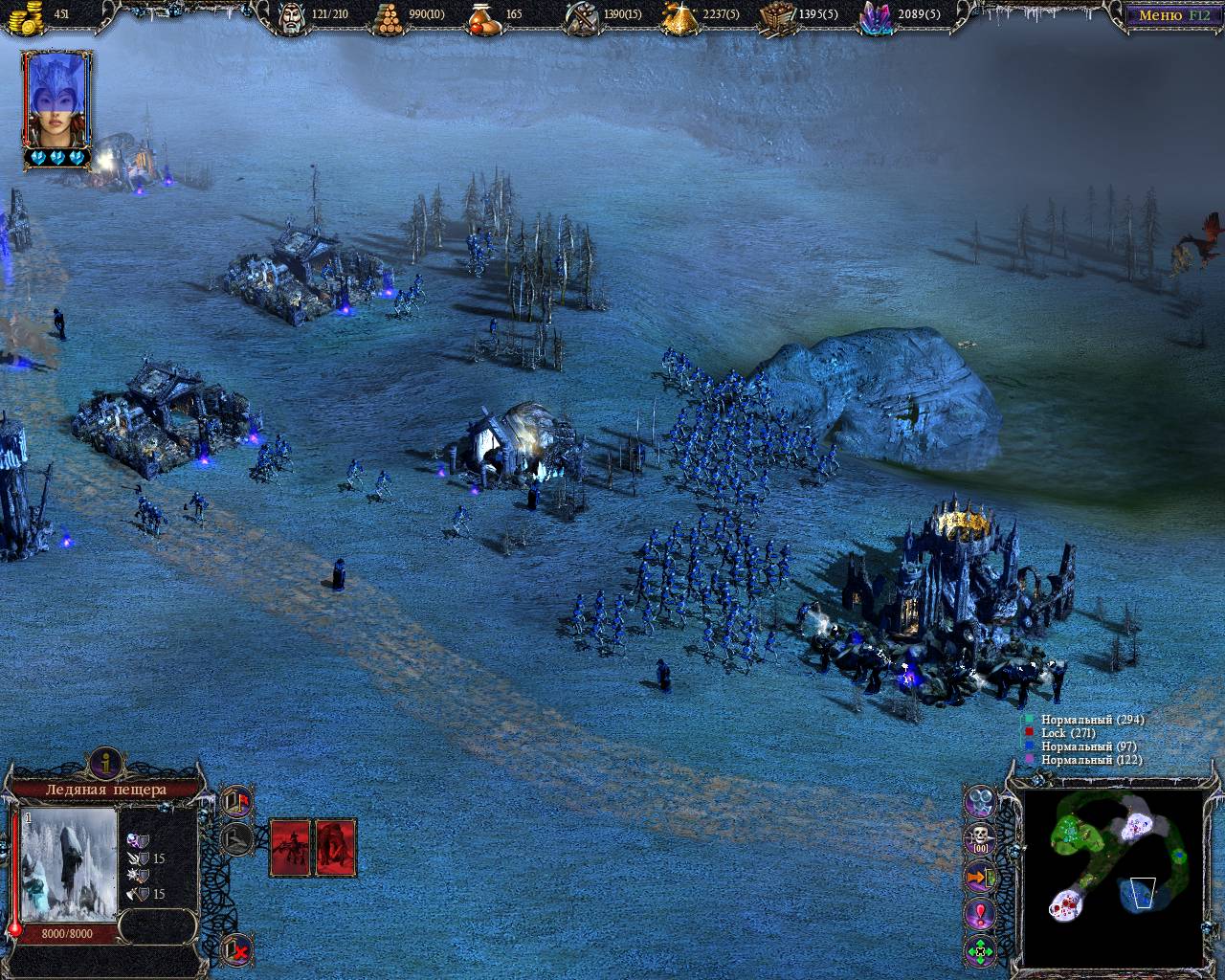Screen dimensions: 1225x980
Task: Activate the film camera button beside minimap
Action: 980,800
